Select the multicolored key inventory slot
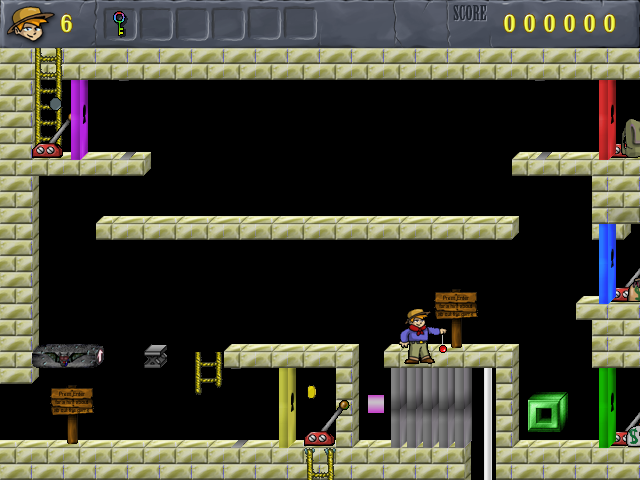Screen dimensions: 640x480 pos(120,23)
